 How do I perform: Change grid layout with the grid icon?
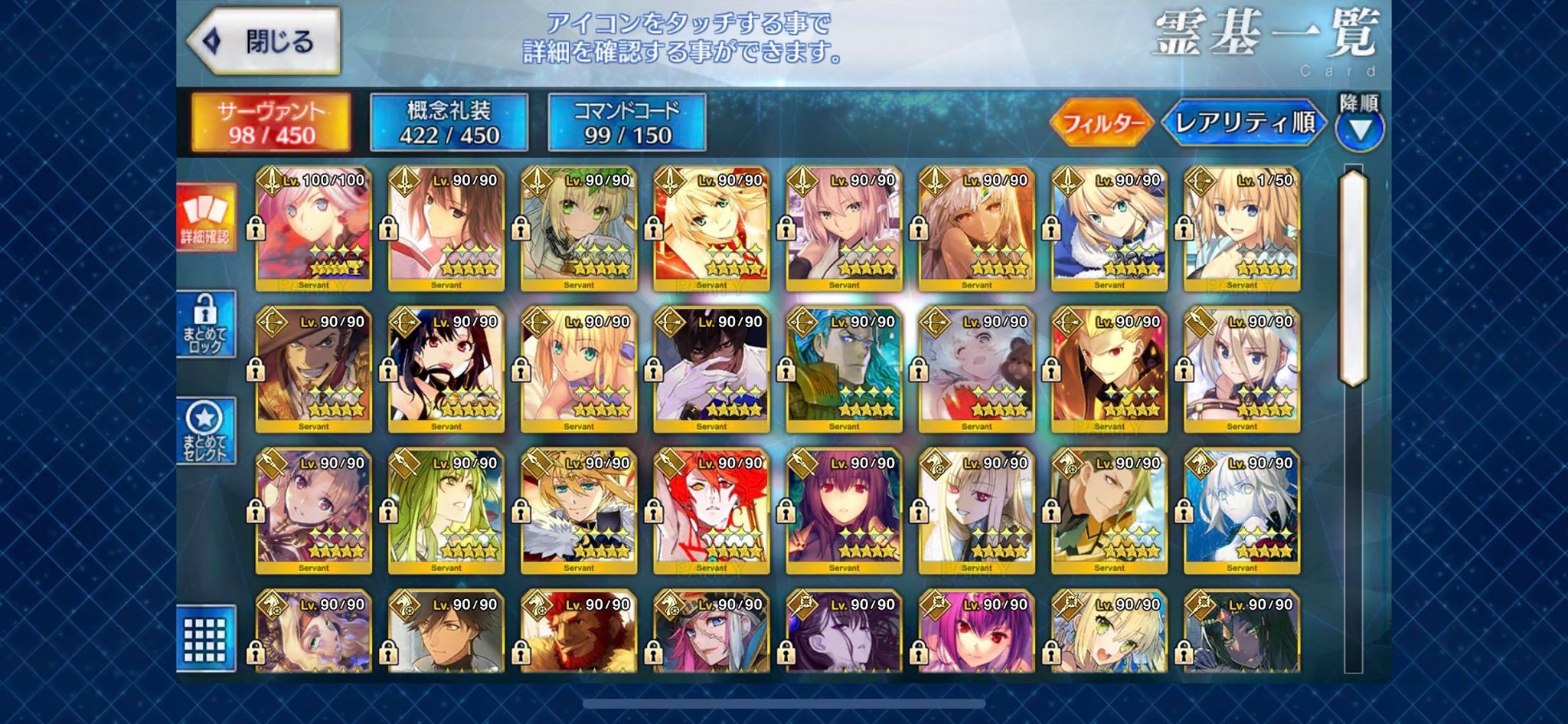(x=205, y=639)
